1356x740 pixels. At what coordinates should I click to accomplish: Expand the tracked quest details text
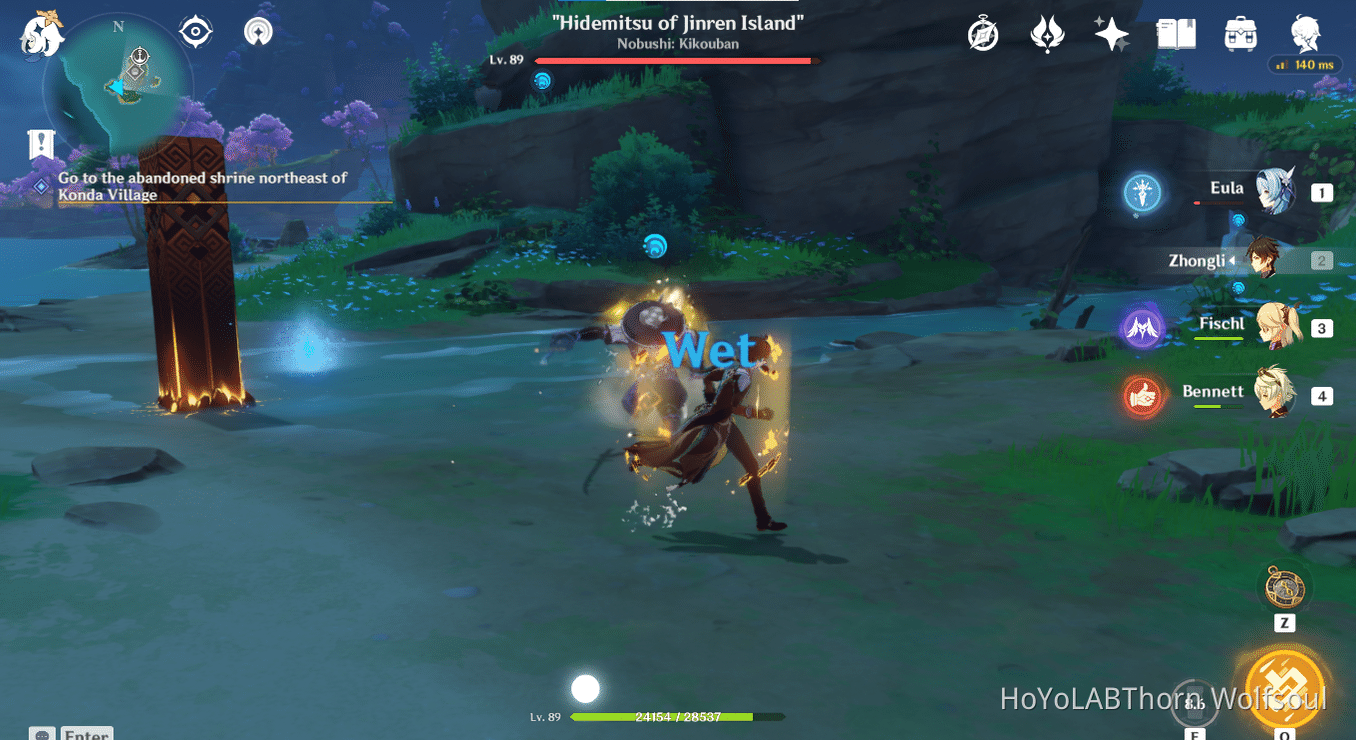click(x=200, y=186)
